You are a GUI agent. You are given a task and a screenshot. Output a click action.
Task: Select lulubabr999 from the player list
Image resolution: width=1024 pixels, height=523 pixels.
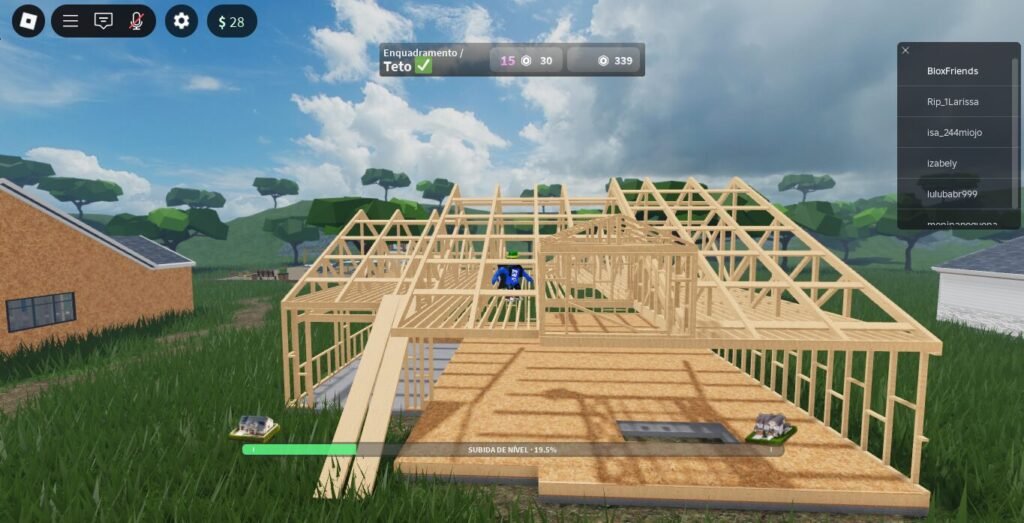pyautogui.click(x=952, y=193)
